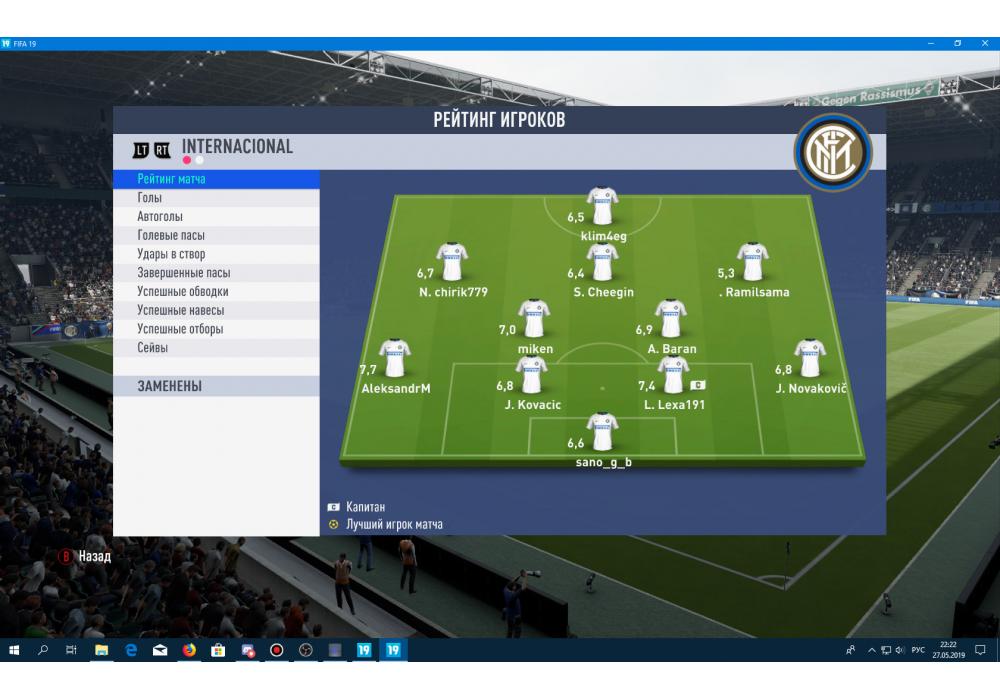Viewport: 1000px width, 700px height.
Task: Select J. Novakovič's player shirt
Action: point(809,359)
